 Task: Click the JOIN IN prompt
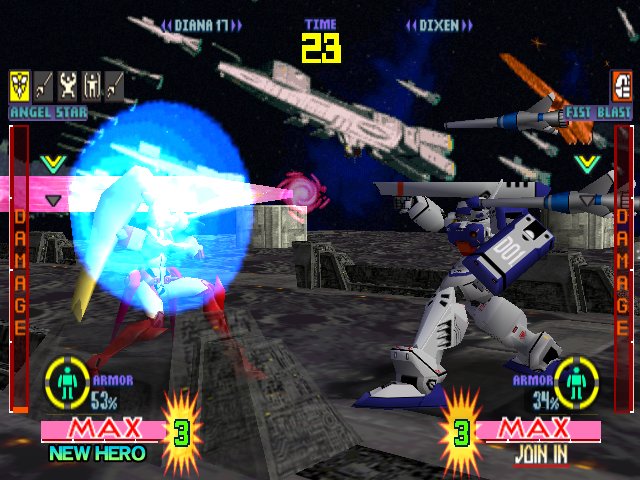click(x=540, y=453)
